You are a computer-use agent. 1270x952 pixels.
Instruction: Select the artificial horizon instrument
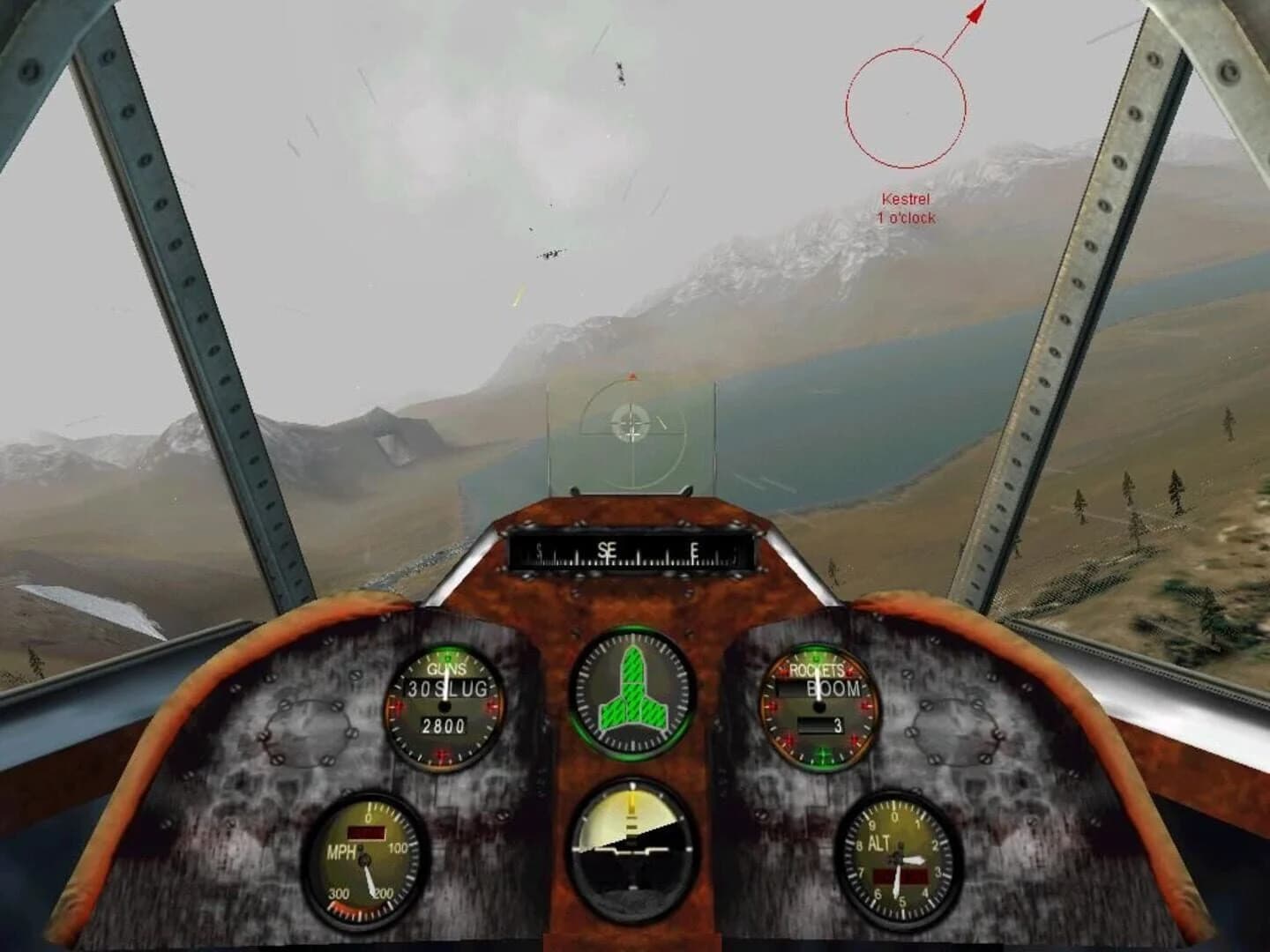pos(633,851)
